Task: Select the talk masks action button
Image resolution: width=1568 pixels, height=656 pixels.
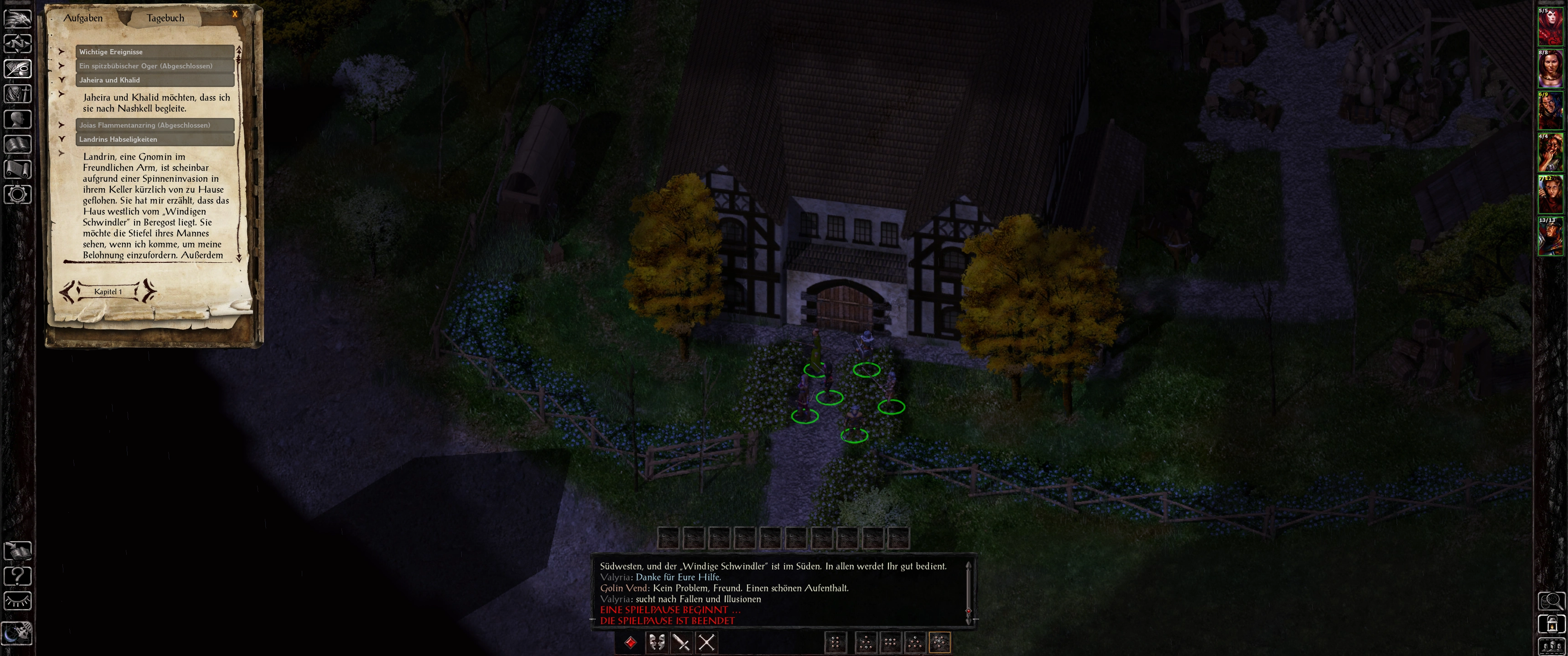Action: (x=656, y=642)
